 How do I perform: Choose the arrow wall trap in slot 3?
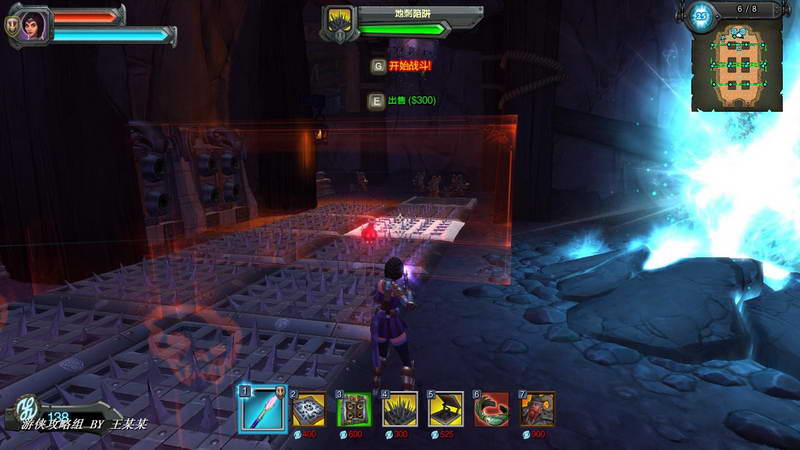pyautogui.click(x=354, y=409)
